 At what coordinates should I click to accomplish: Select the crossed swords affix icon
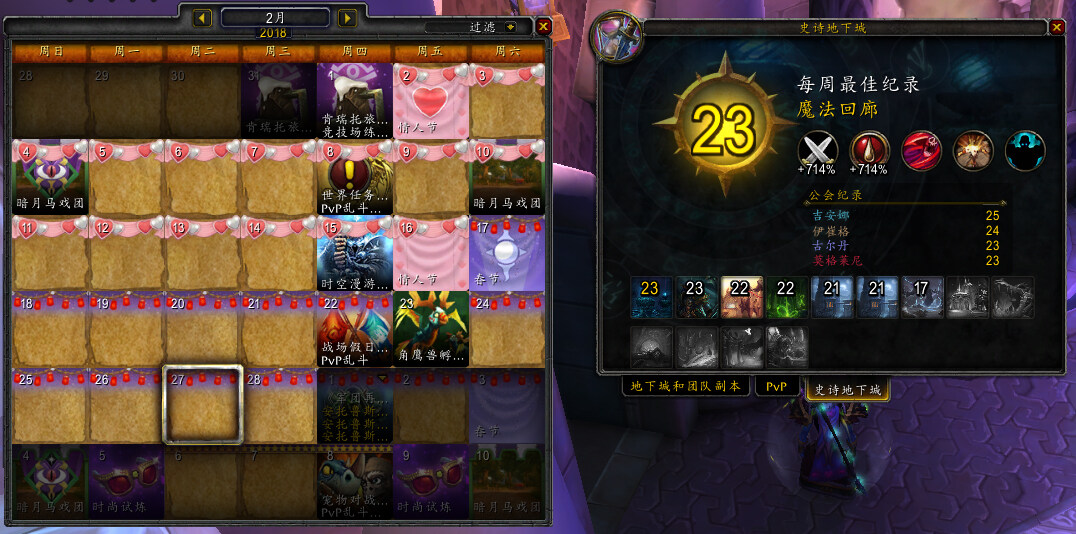[x=818, y=151]
